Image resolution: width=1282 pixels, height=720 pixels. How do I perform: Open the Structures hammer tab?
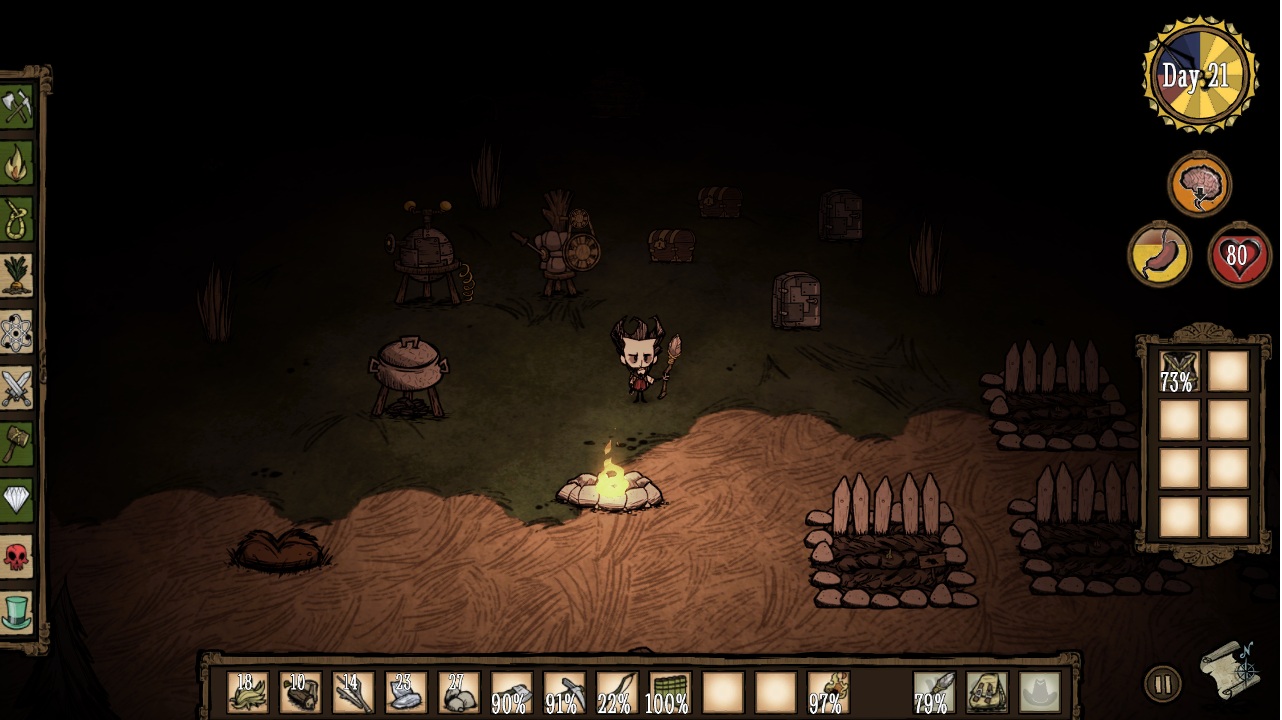pyautogui.click(x=16, y=443)
